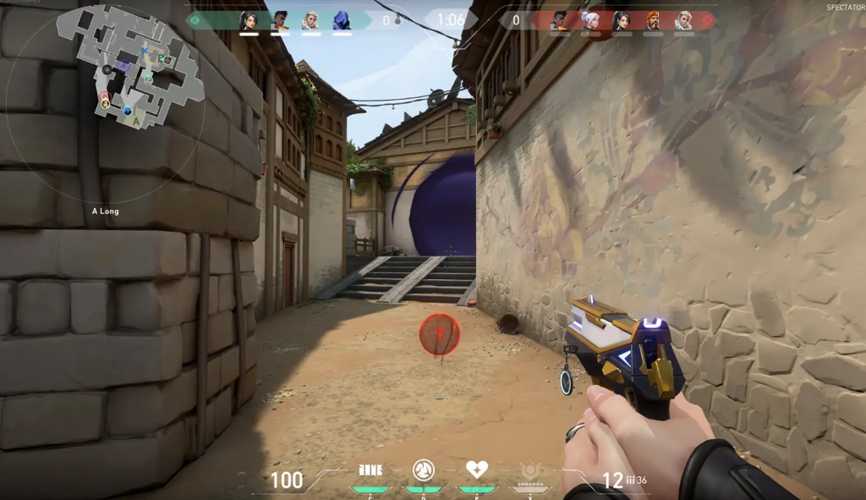Activate the Barrier Orb wall ability
Viewport: 866px width, 500px height.
[370, 470]
